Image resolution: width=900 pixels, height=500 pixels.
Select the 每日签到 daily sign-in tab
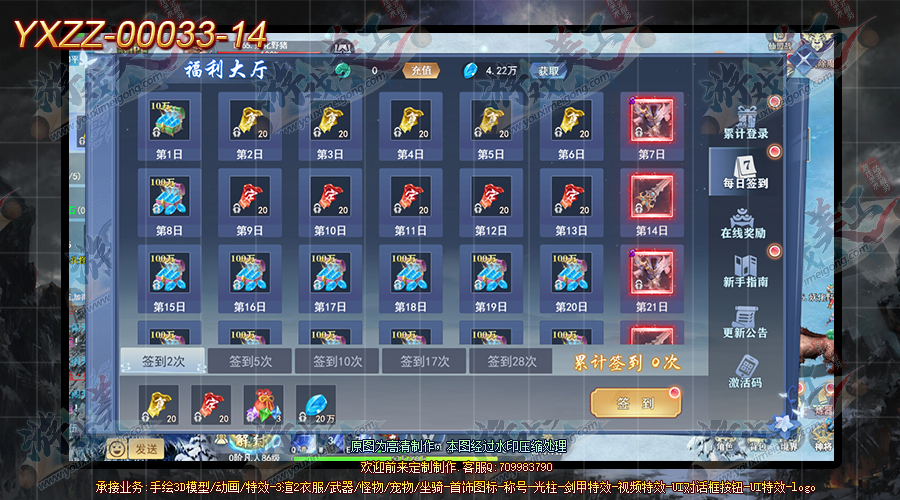pyautogui.click(x=745, y=172)
